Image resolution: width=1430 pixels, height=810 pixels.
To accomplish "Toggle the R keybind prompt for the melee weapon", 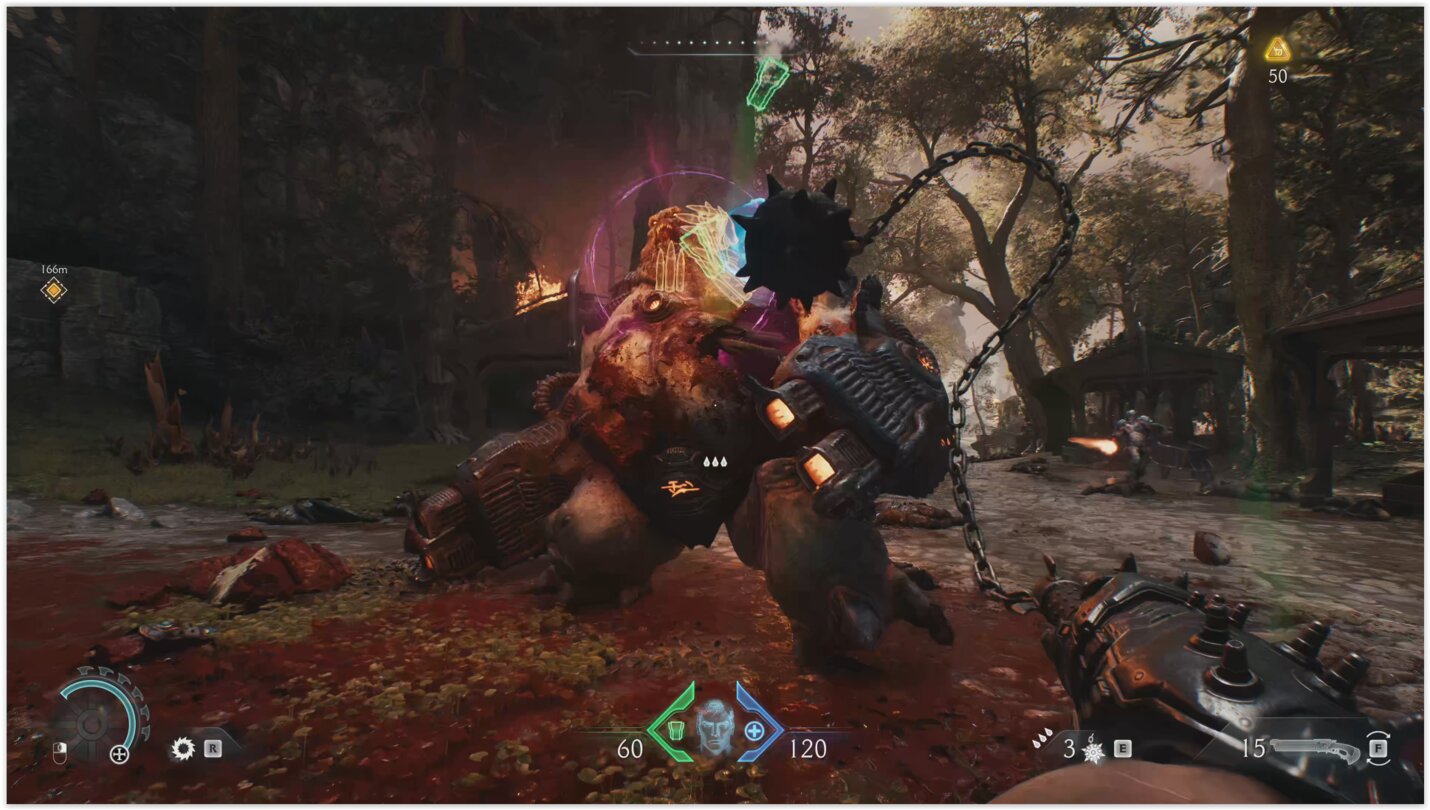I will (x=213, y=747).
